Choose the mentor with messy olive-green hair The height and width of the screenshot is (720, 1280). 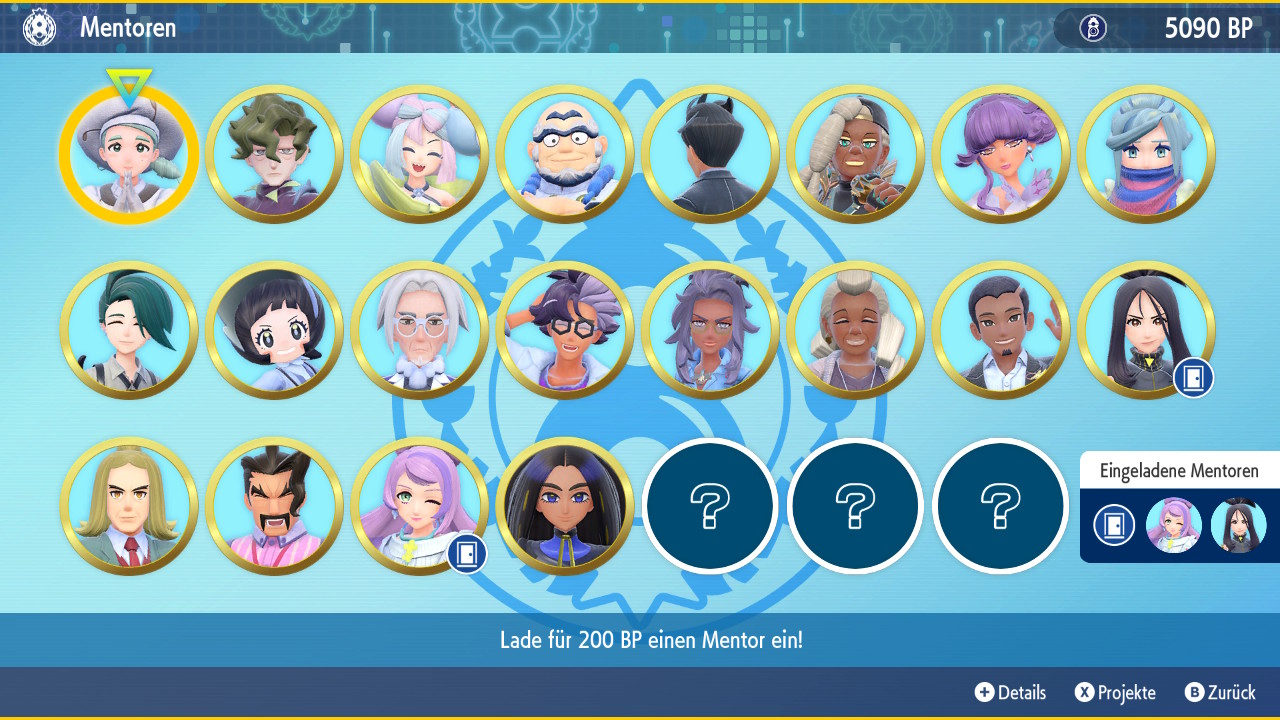coord(274,155)
